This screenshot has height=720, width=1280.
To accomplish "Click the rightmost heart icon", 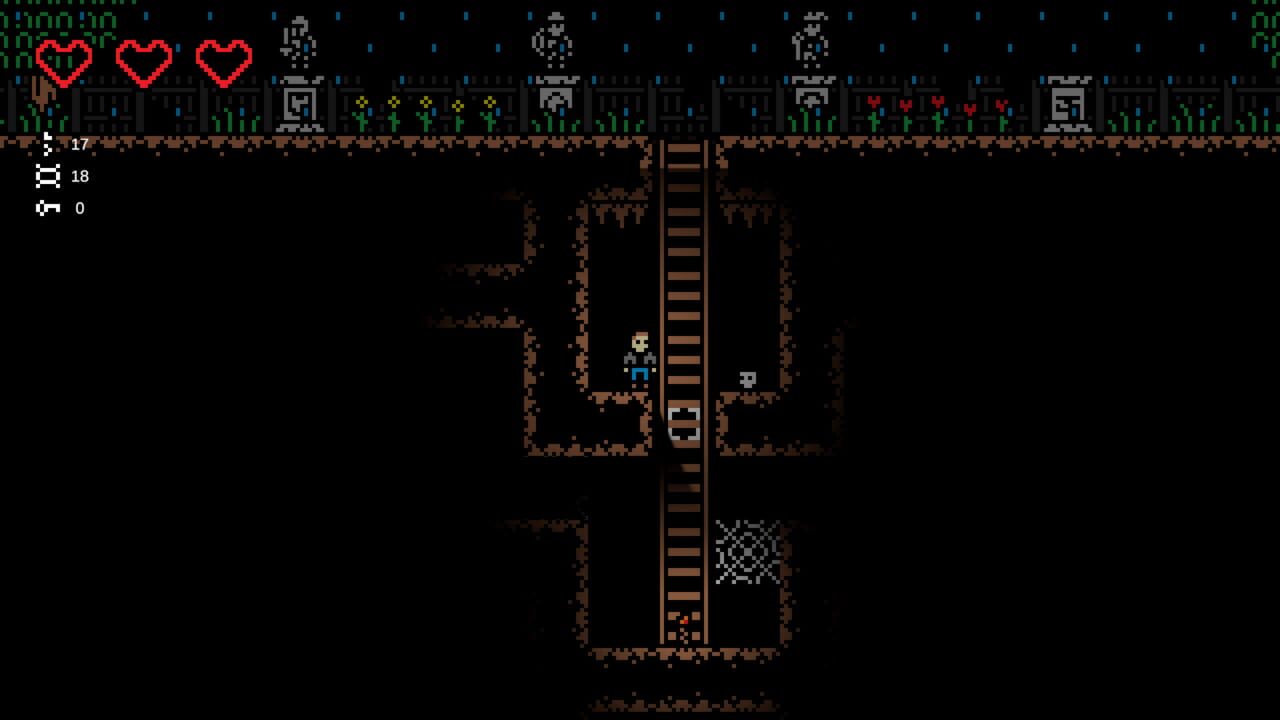I will tap(222, 60).
